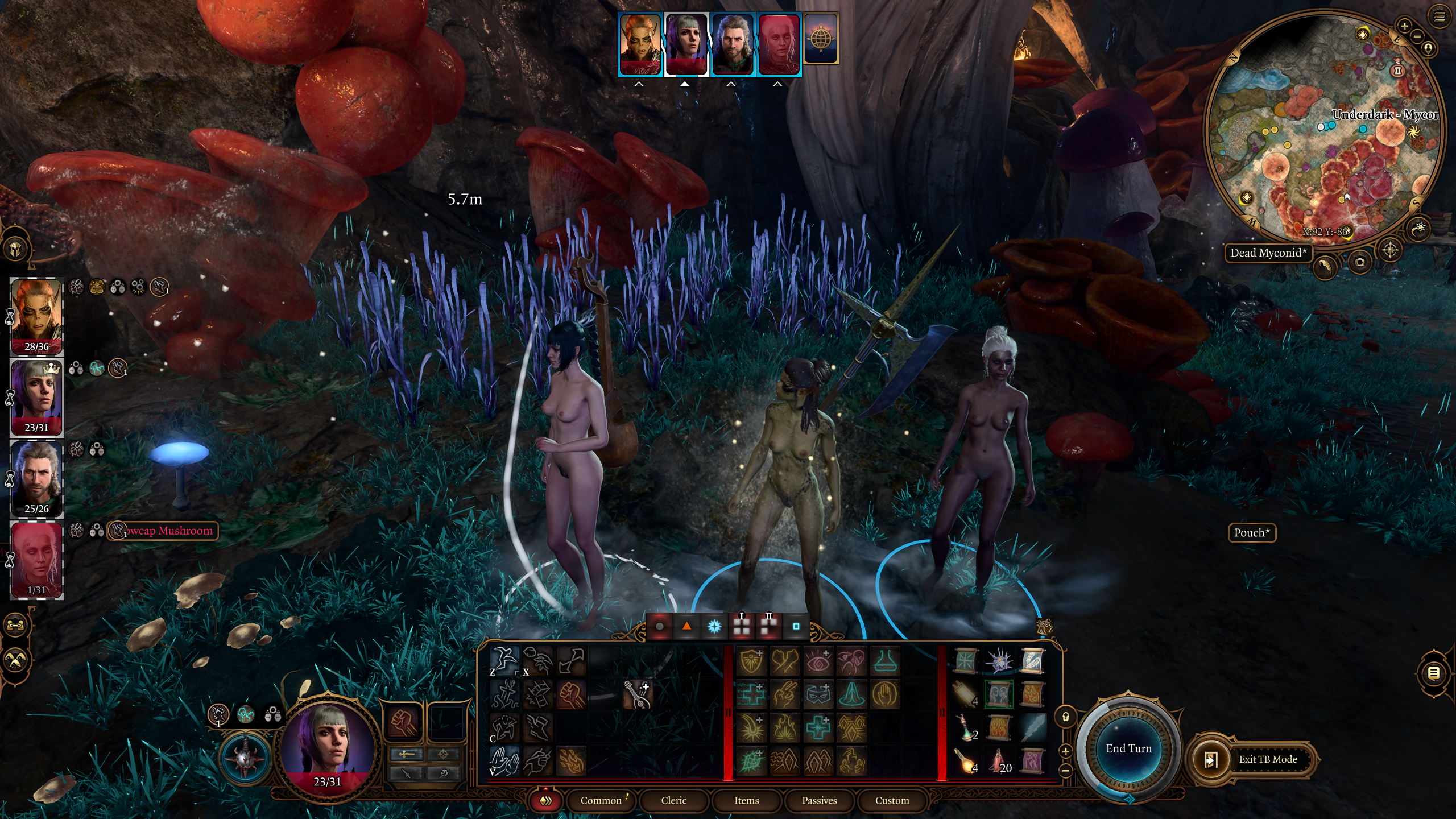Switch to the Common hotbar tab
Image resolution: width=1456 pixels, height=819 pixels.
[601, 800]
